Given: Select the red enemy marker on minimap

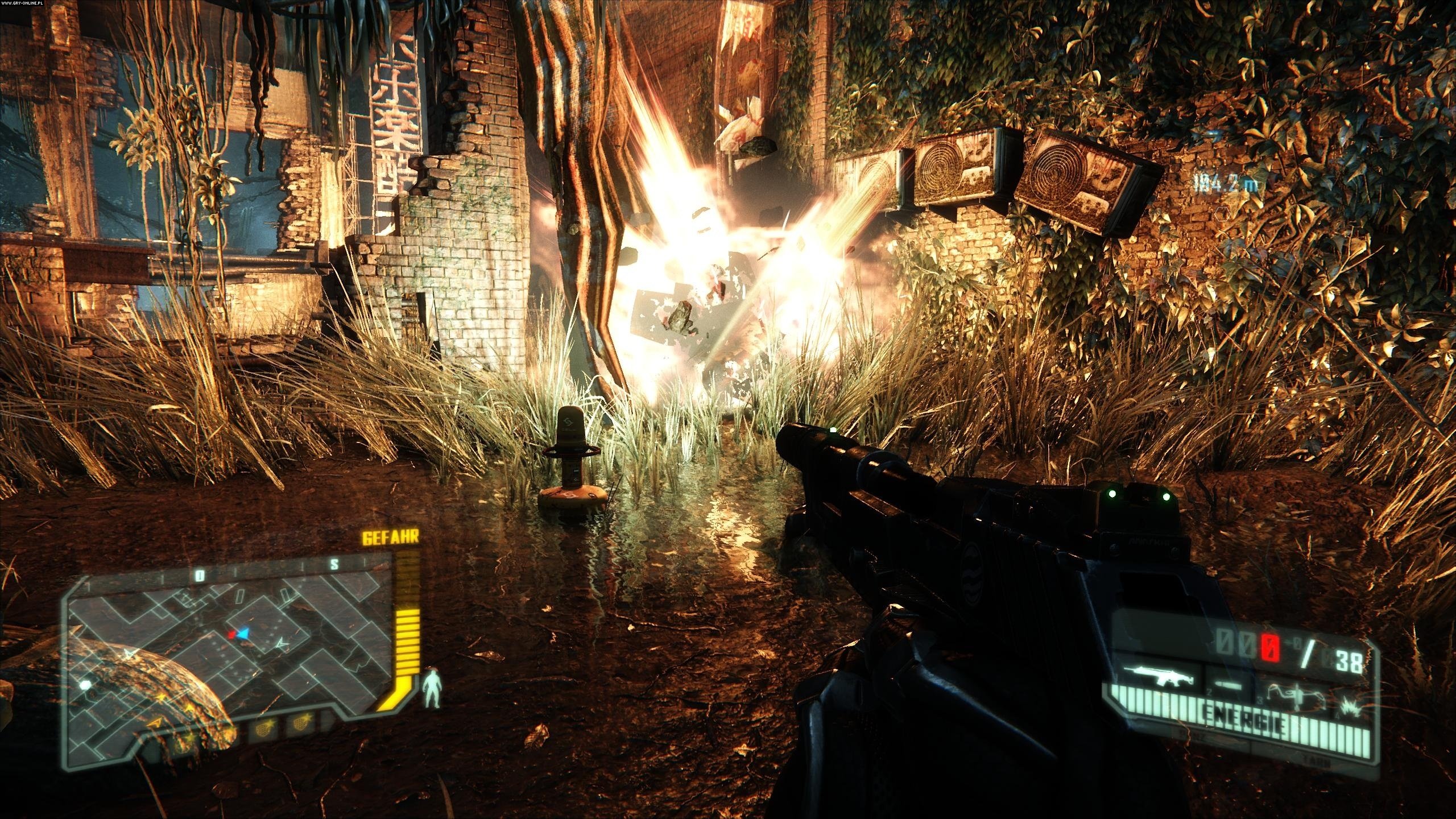Looking at the screenshot, I should tap(231, 634).
